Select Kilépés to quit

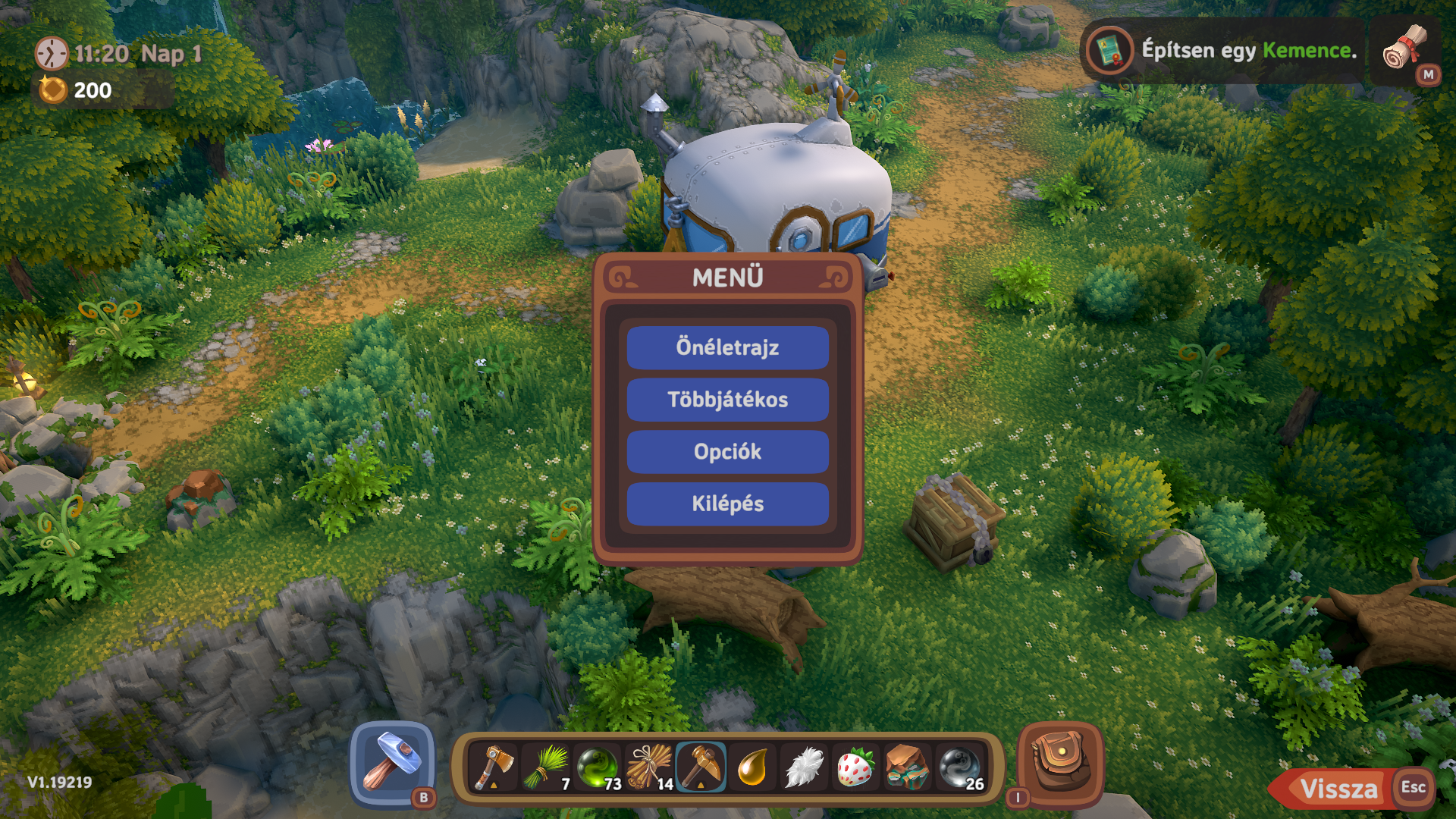[x=727, y=504]
